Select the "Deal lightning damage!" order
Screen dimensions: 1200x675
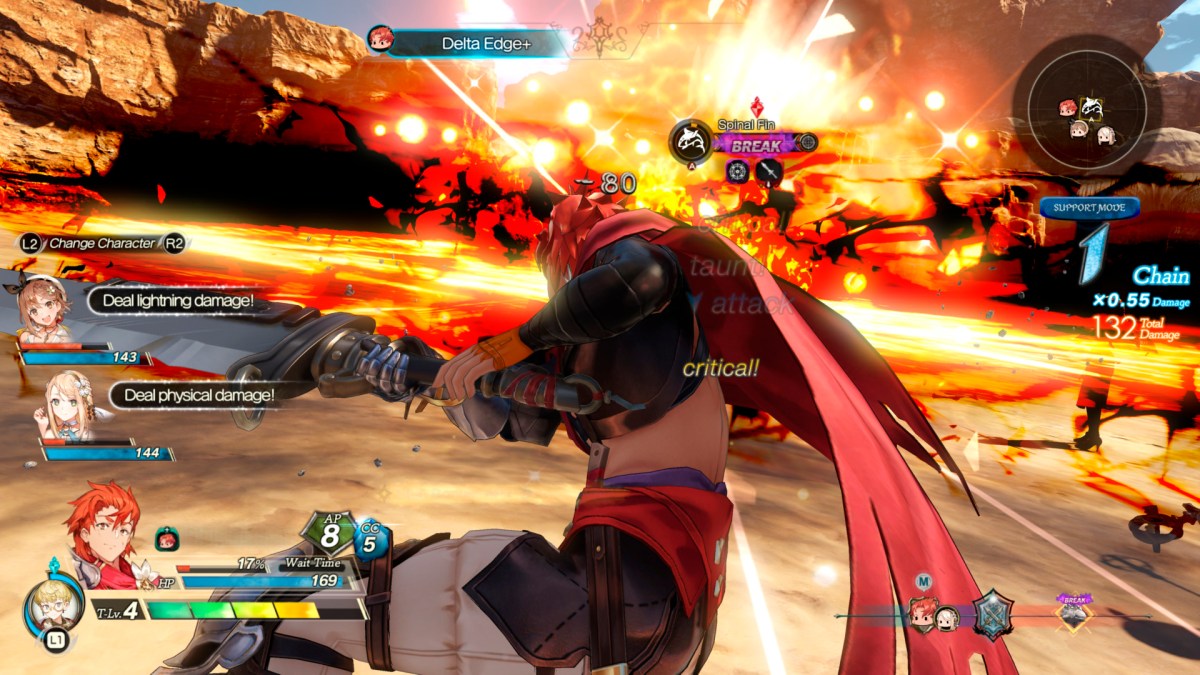179,300
